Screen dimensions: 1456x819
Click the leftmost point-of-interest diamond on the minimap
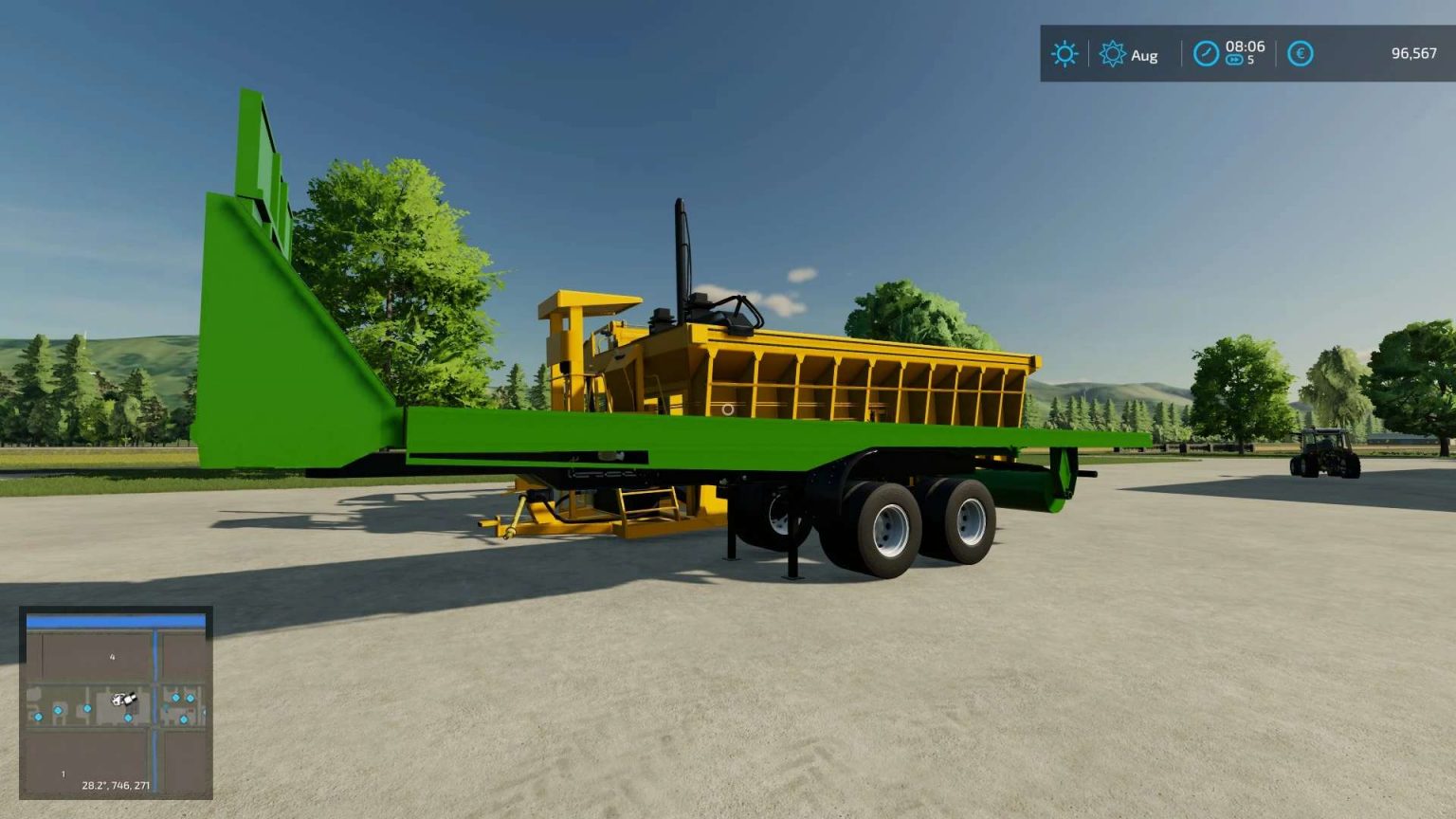coord(37,718)
